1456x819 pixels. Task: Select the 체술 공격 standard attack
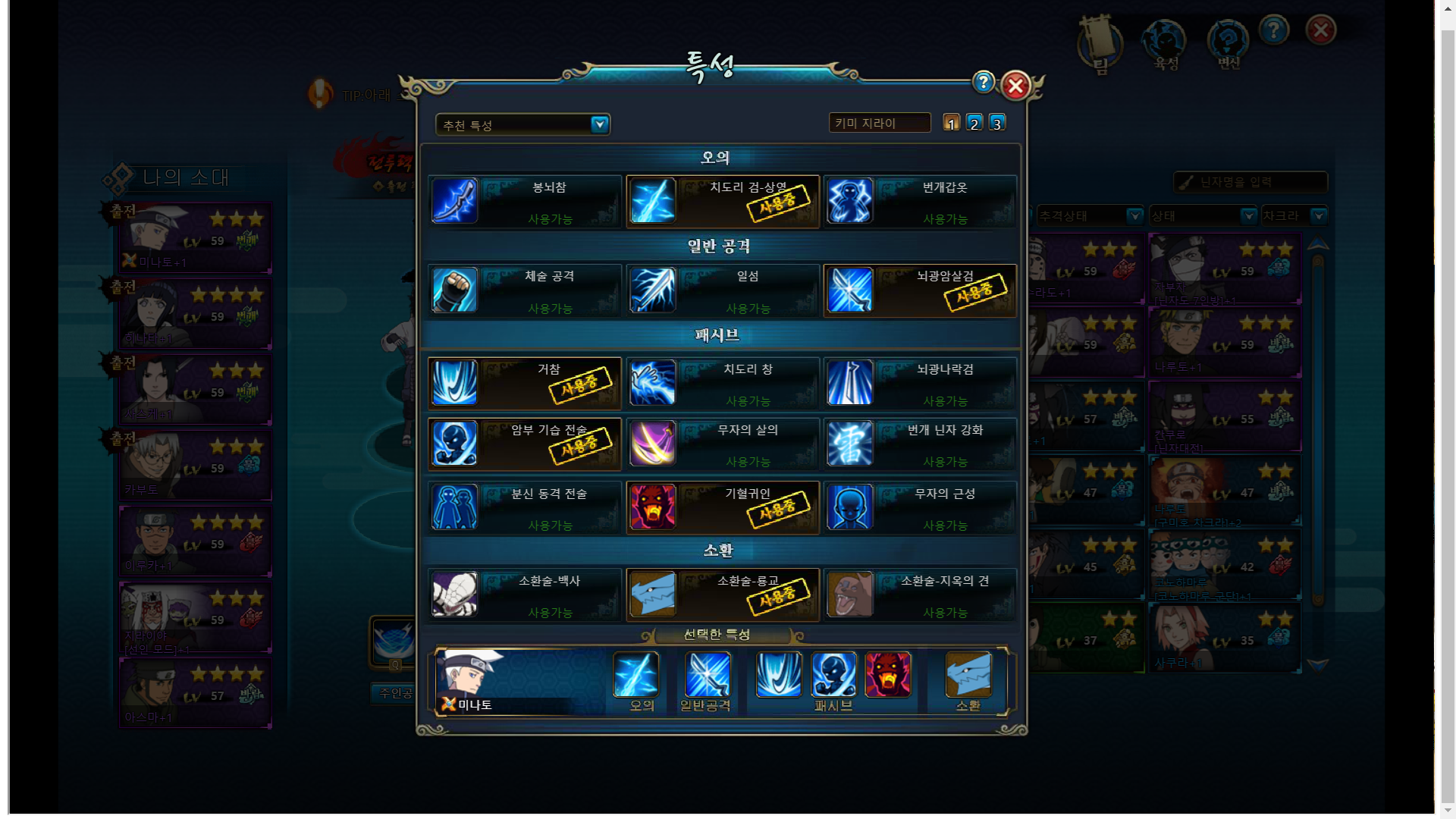tap(525, 290)
